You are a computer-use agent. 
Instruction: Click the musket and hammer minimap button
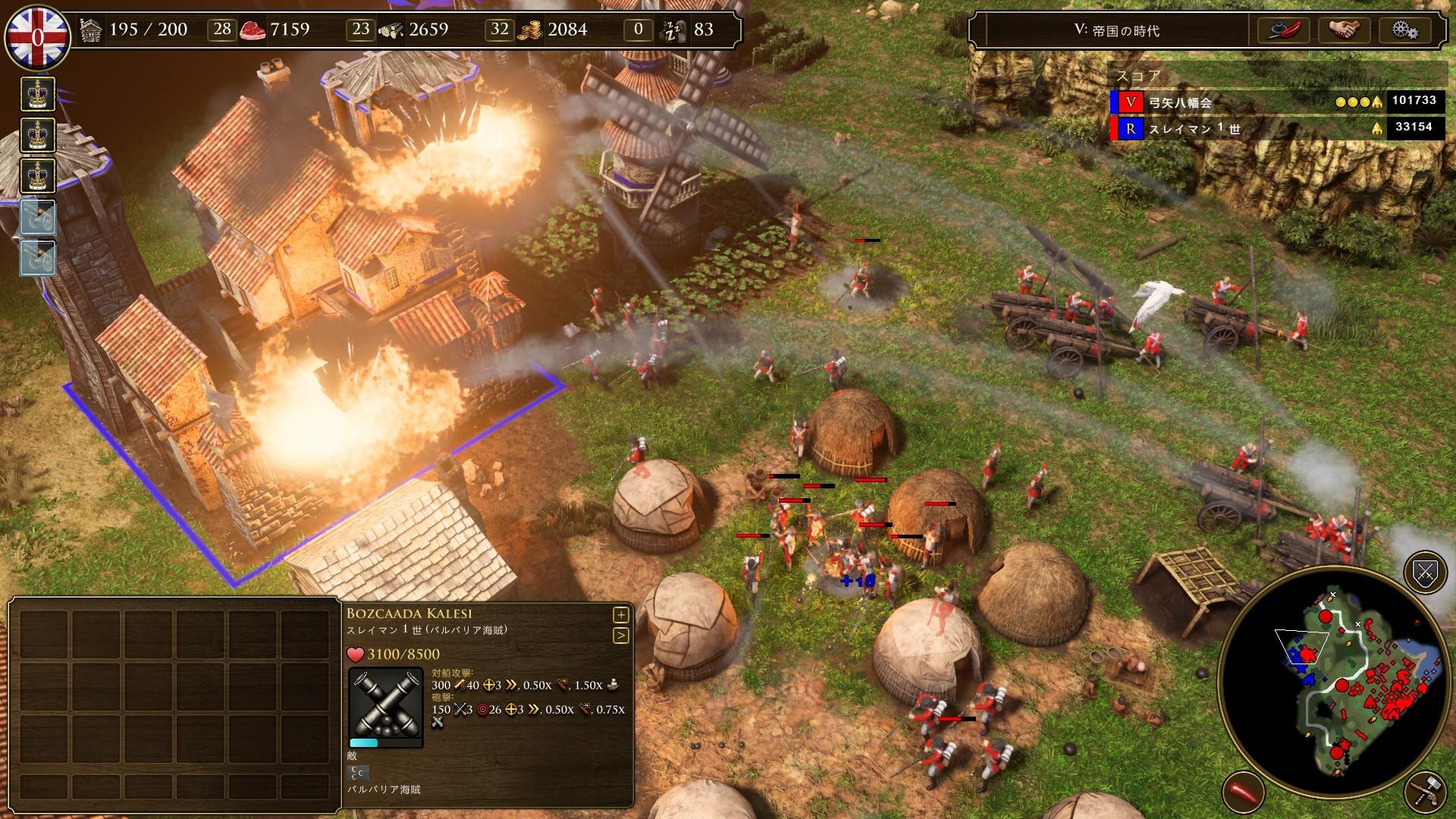[x=1424, y=792]
